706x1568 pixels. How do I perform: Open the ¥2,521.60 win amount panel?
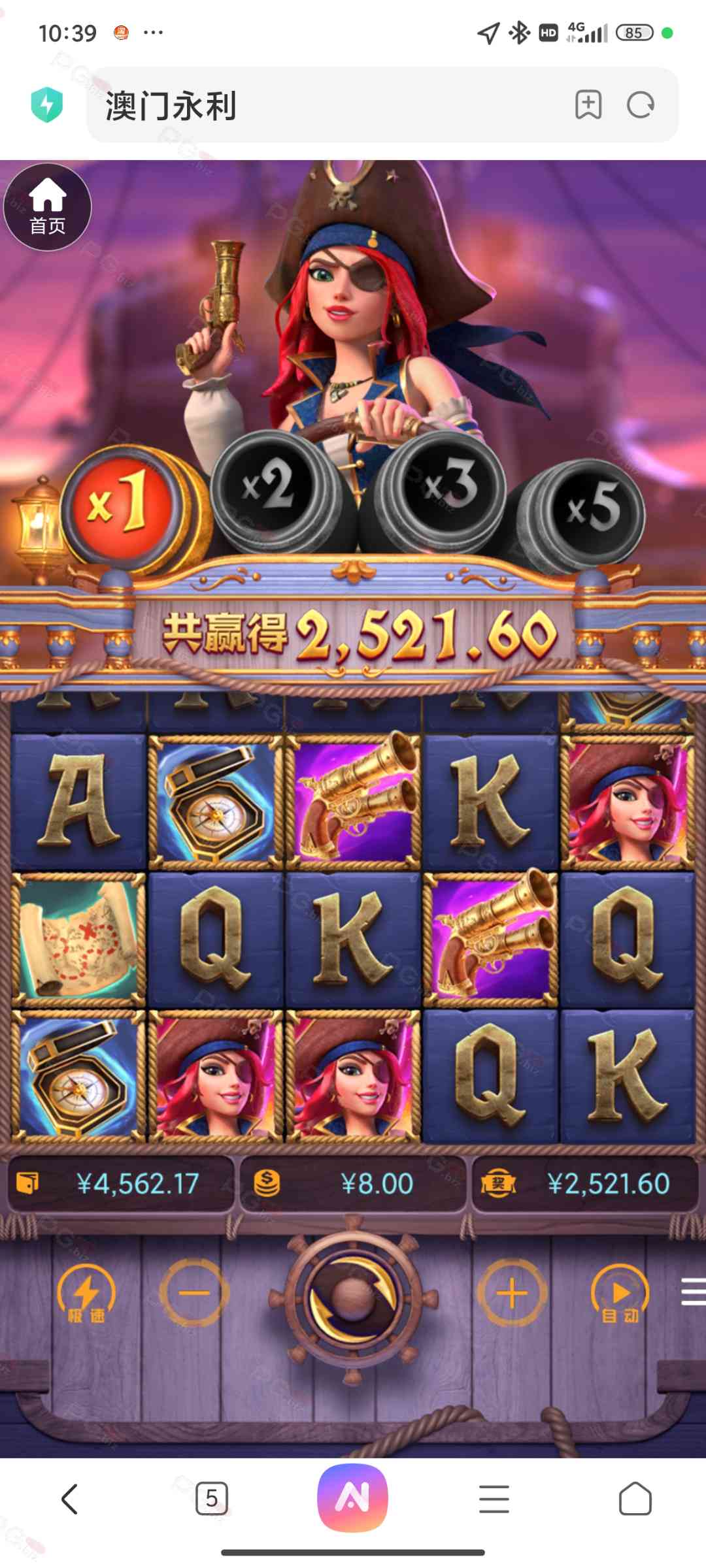585,1183
